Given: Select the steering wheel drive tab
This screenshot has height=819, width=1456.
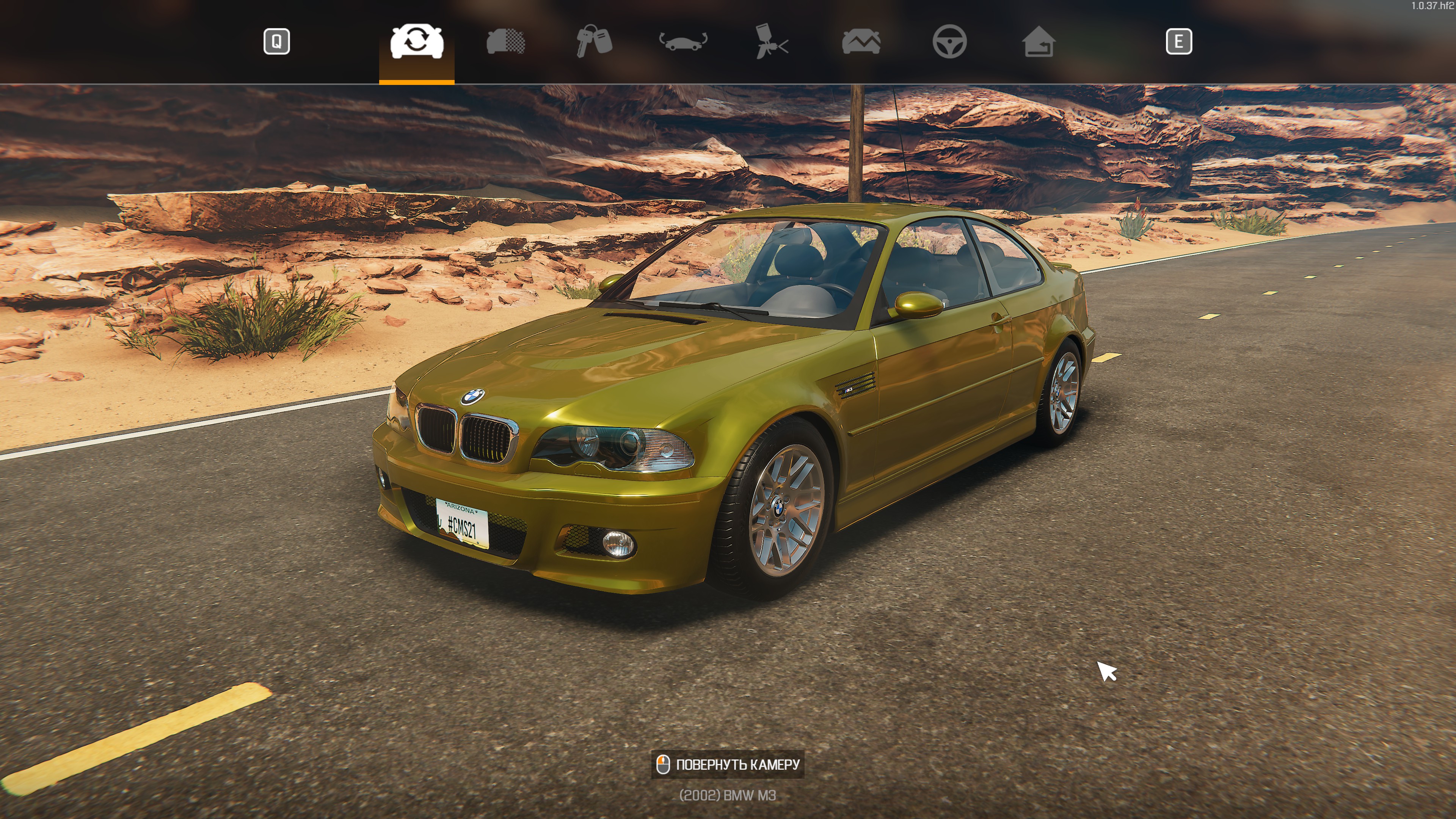Looking at the screenshot, I should (x=949, y=42).
